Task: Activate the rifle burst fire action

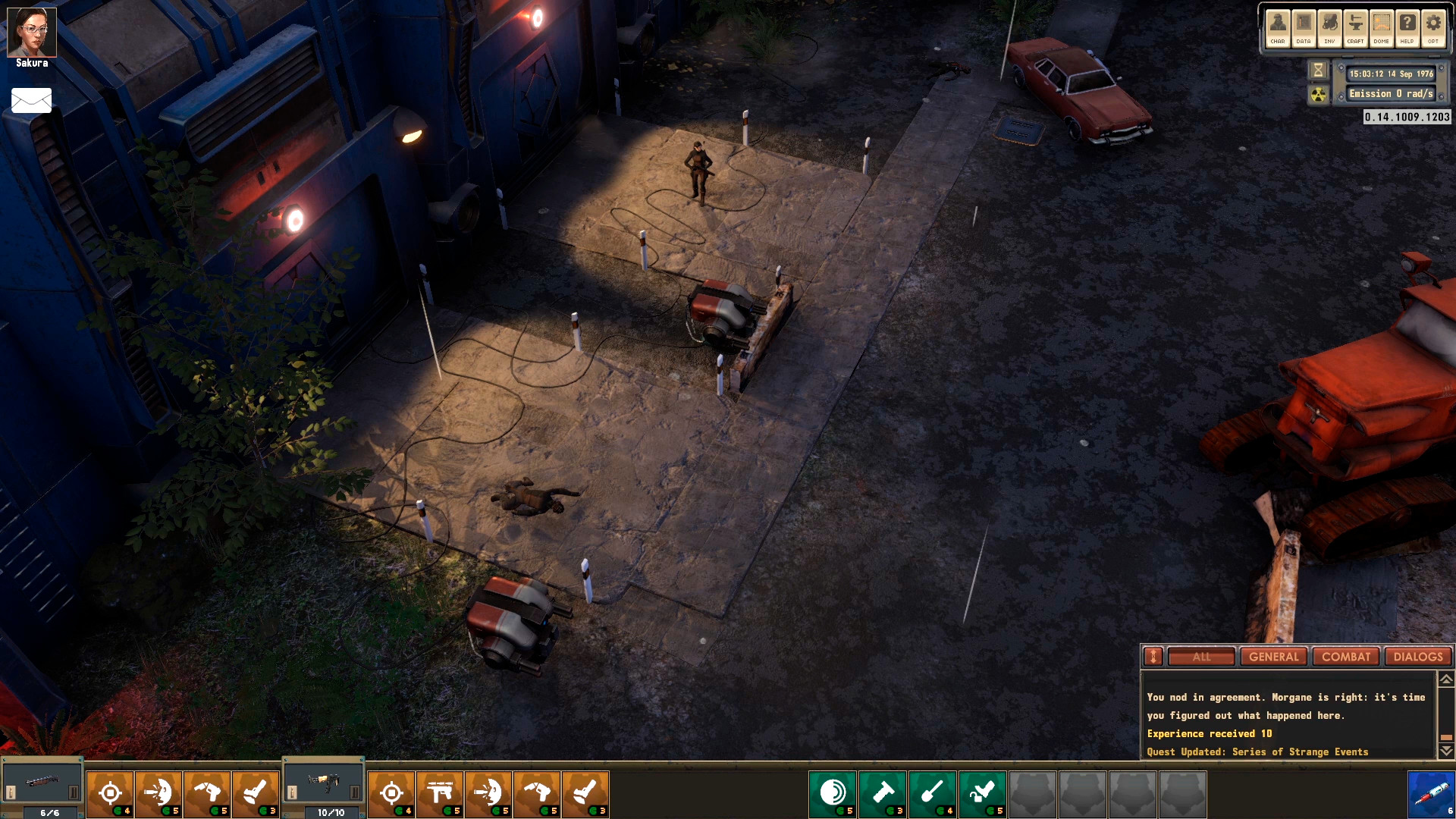Action: [x=440, y=793]
